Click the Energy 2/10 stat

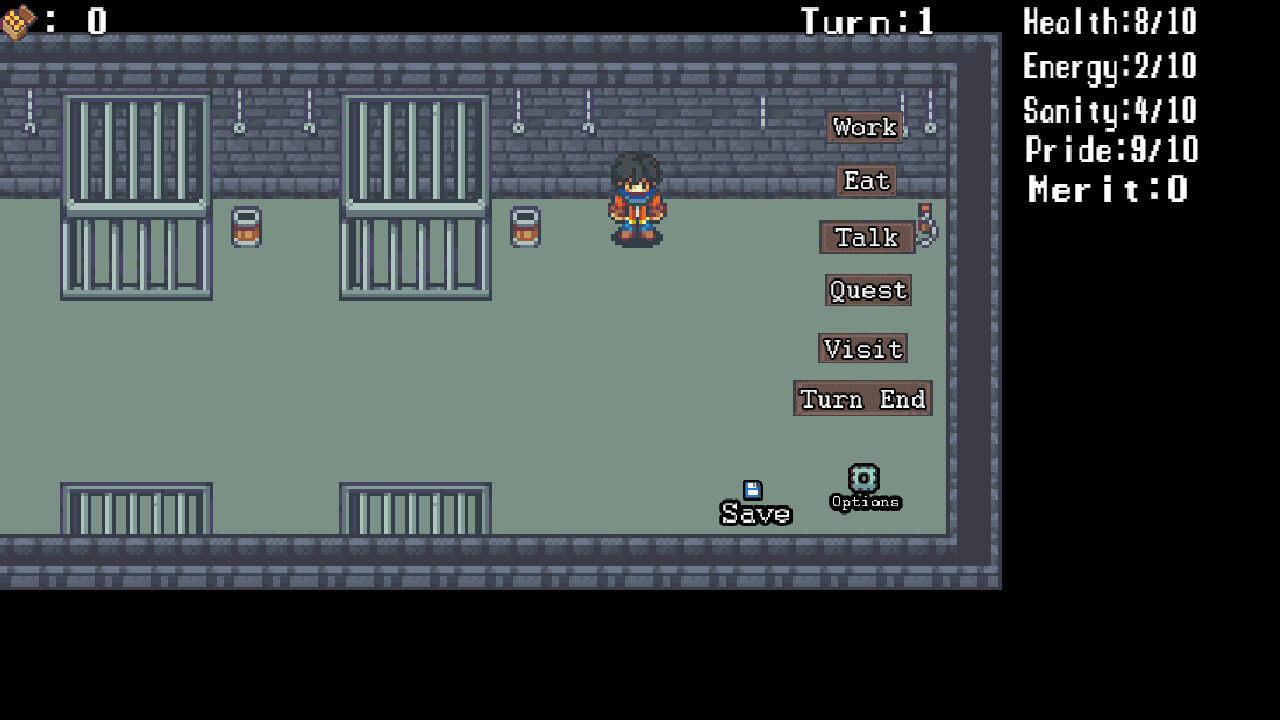tap(1108, 66)
